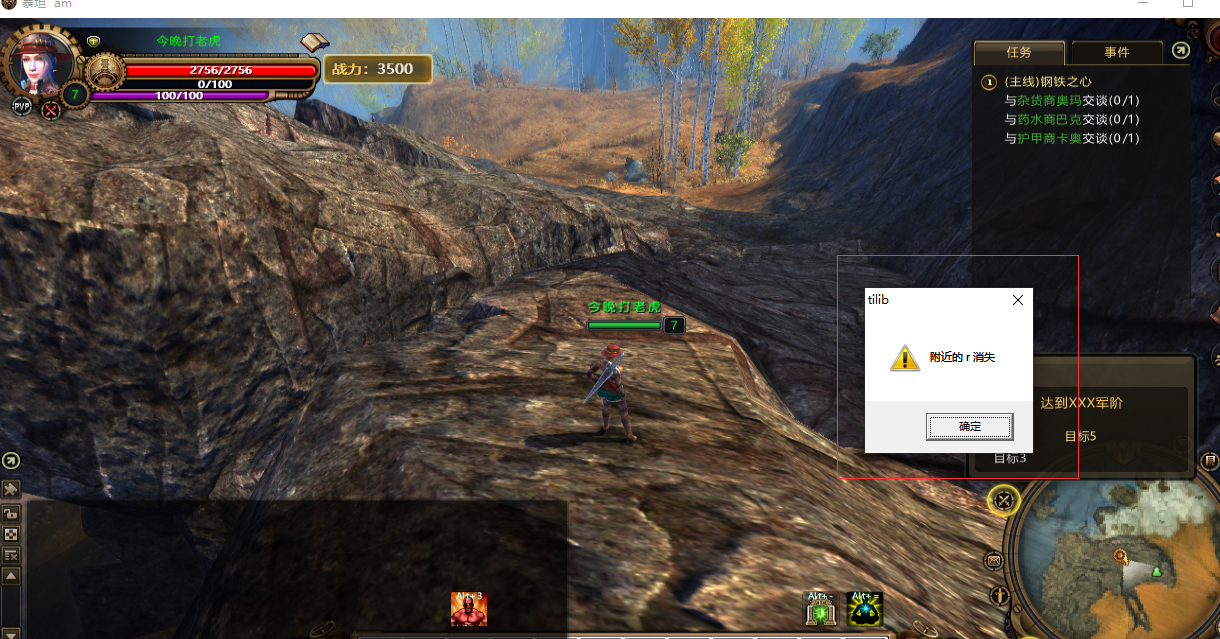The image size is (1220, 639).
Task: Close the tilib popup window
Action: click(1017, 300)
